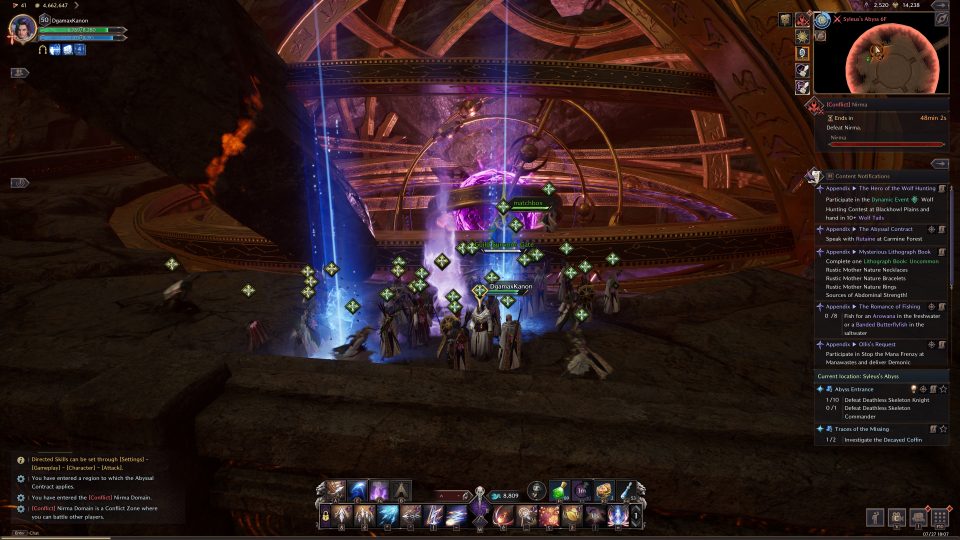Click the character emote figure button
Screen dimensions: 960x540
873,517
